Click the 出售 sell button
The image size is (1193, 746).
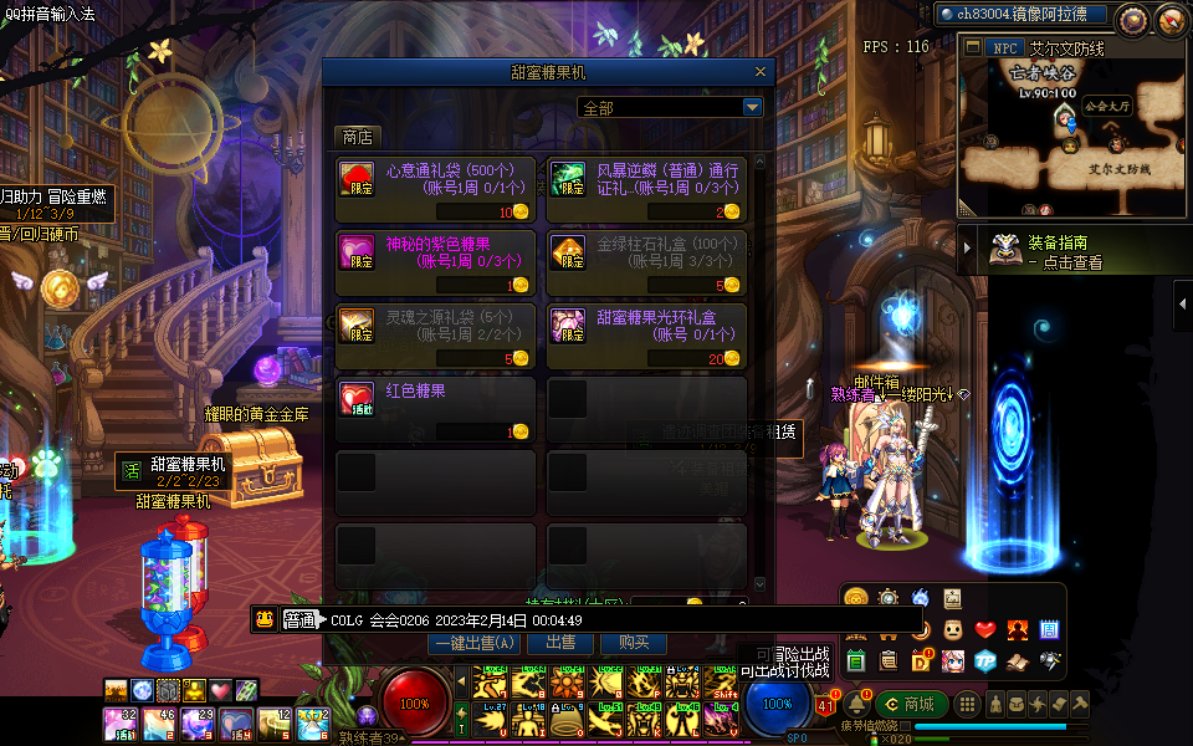click(561, 643)
